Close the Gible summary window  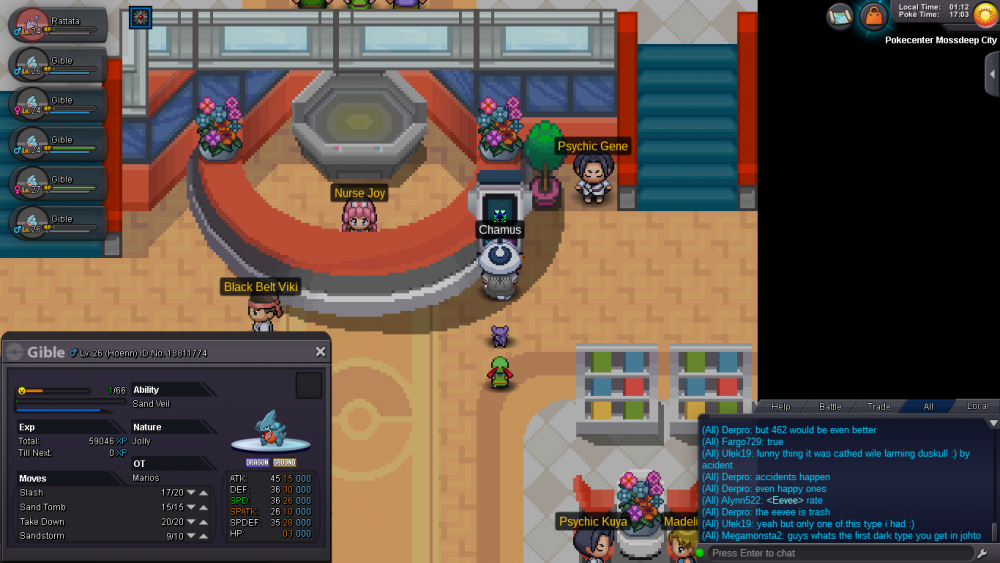point(320,352)
